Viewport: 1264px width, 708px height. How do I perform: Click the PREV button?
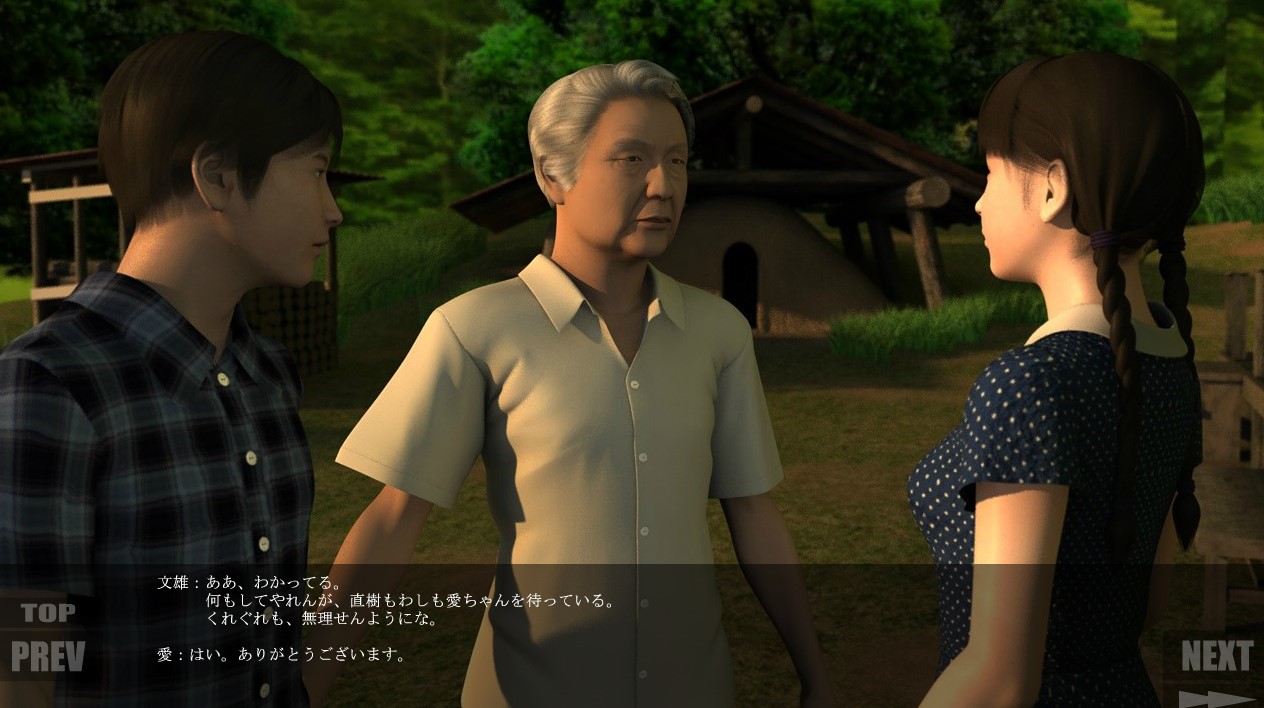click(x=48, y=656)
